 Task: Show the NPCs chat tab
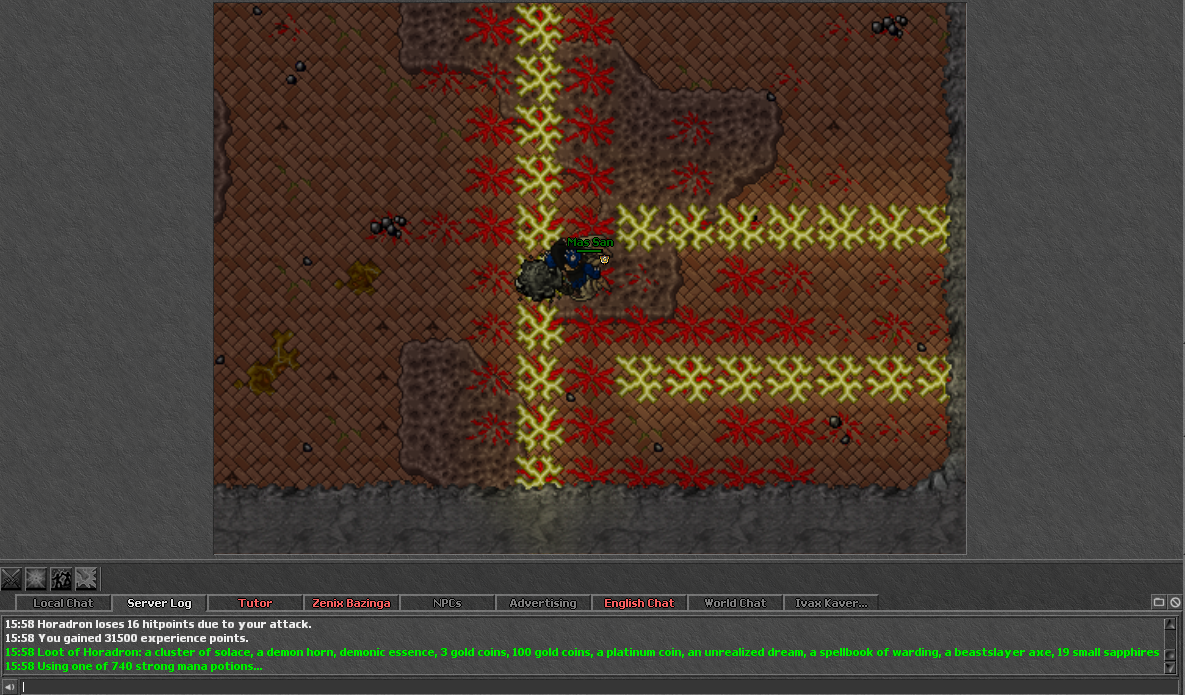(x=447, y=603)
